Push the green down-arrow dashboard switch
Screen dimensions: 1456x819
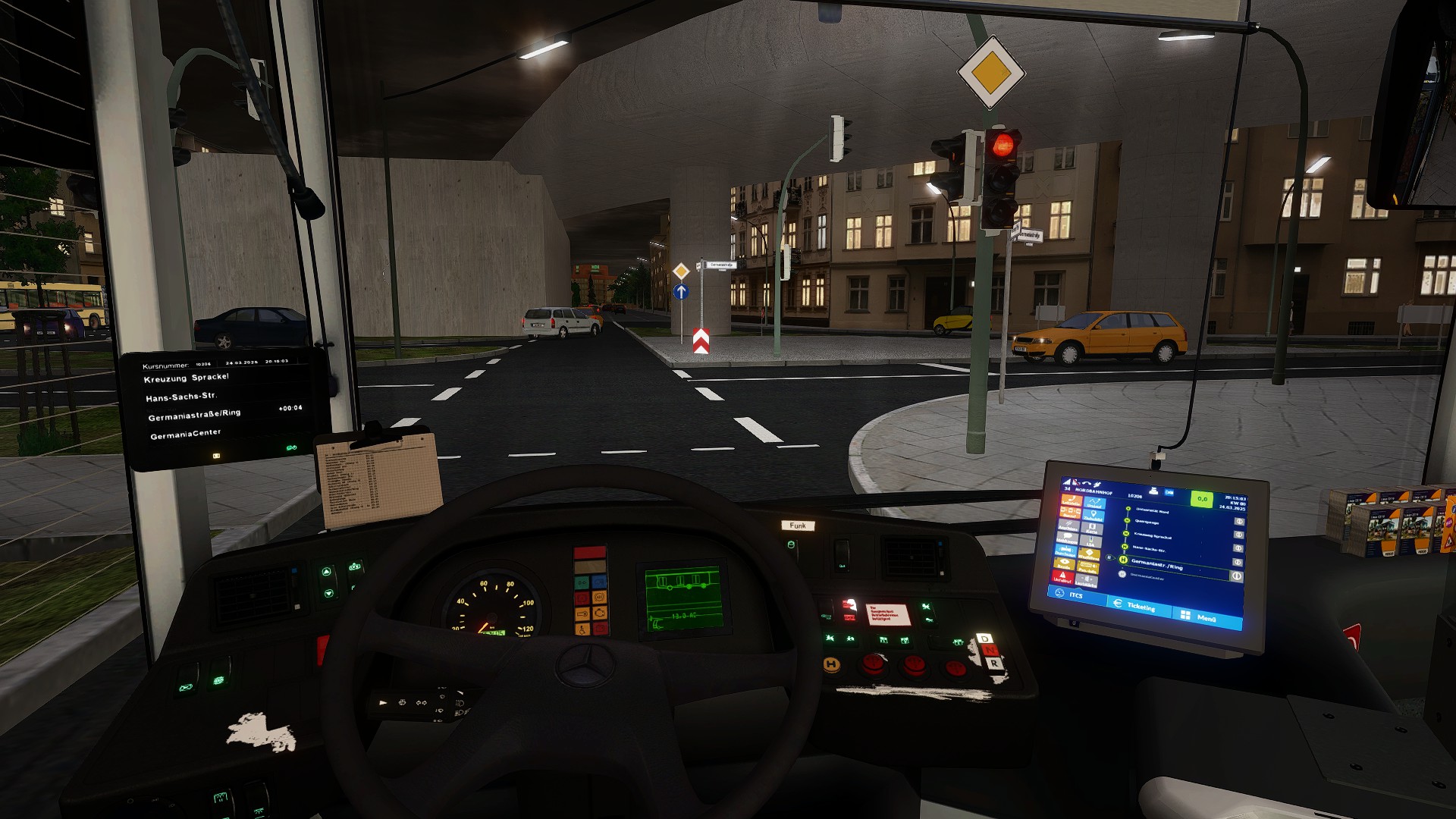328,594
